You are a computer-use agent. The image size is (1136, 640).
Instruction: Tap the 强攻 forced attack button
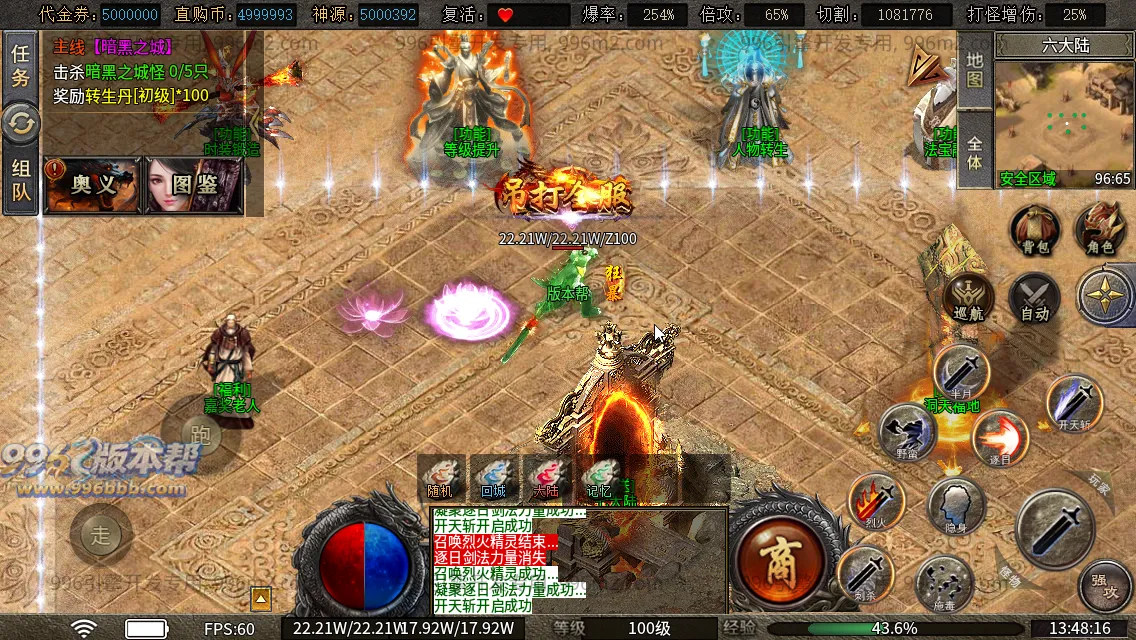pos(1106,585)
